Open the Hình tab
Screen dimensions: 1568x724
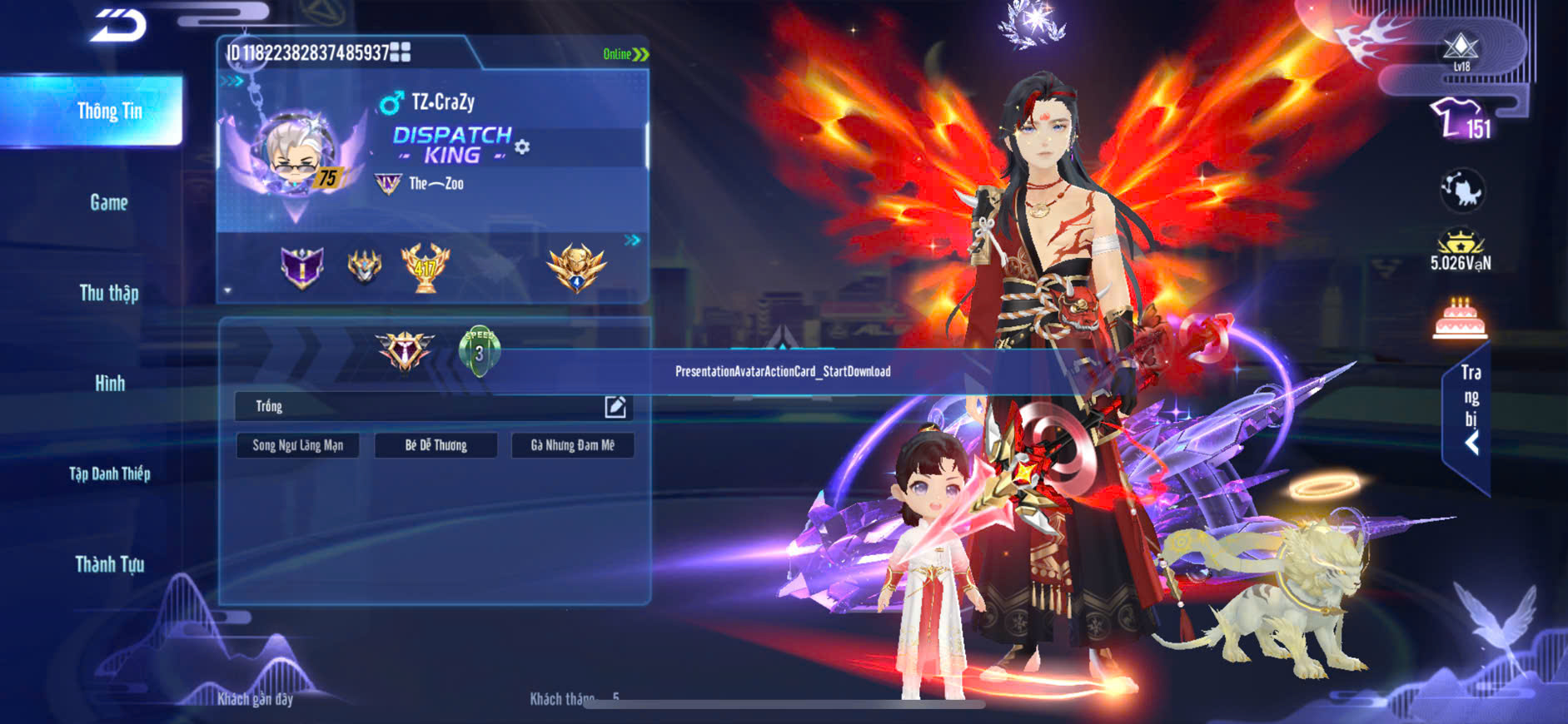(x=109, y=384)
